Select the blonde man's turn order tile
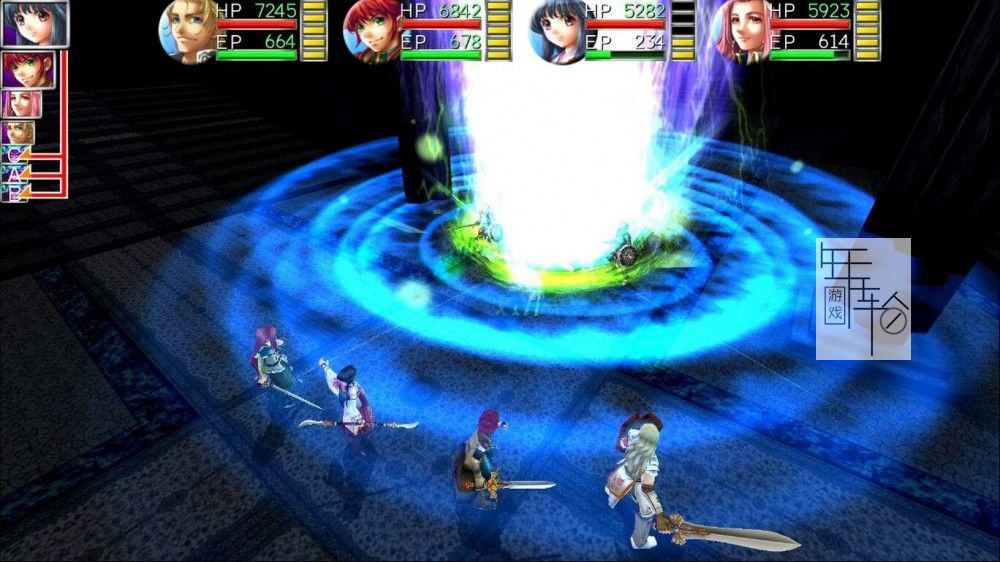 (18, 133)
